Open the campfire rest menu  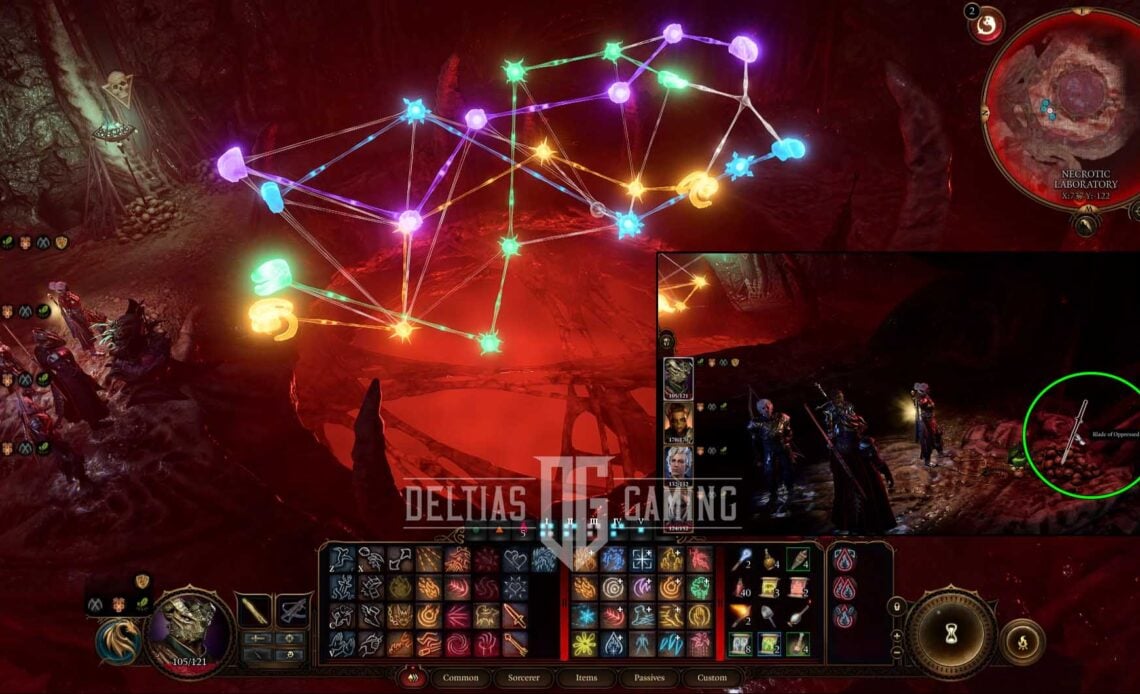click(1022, 641)
